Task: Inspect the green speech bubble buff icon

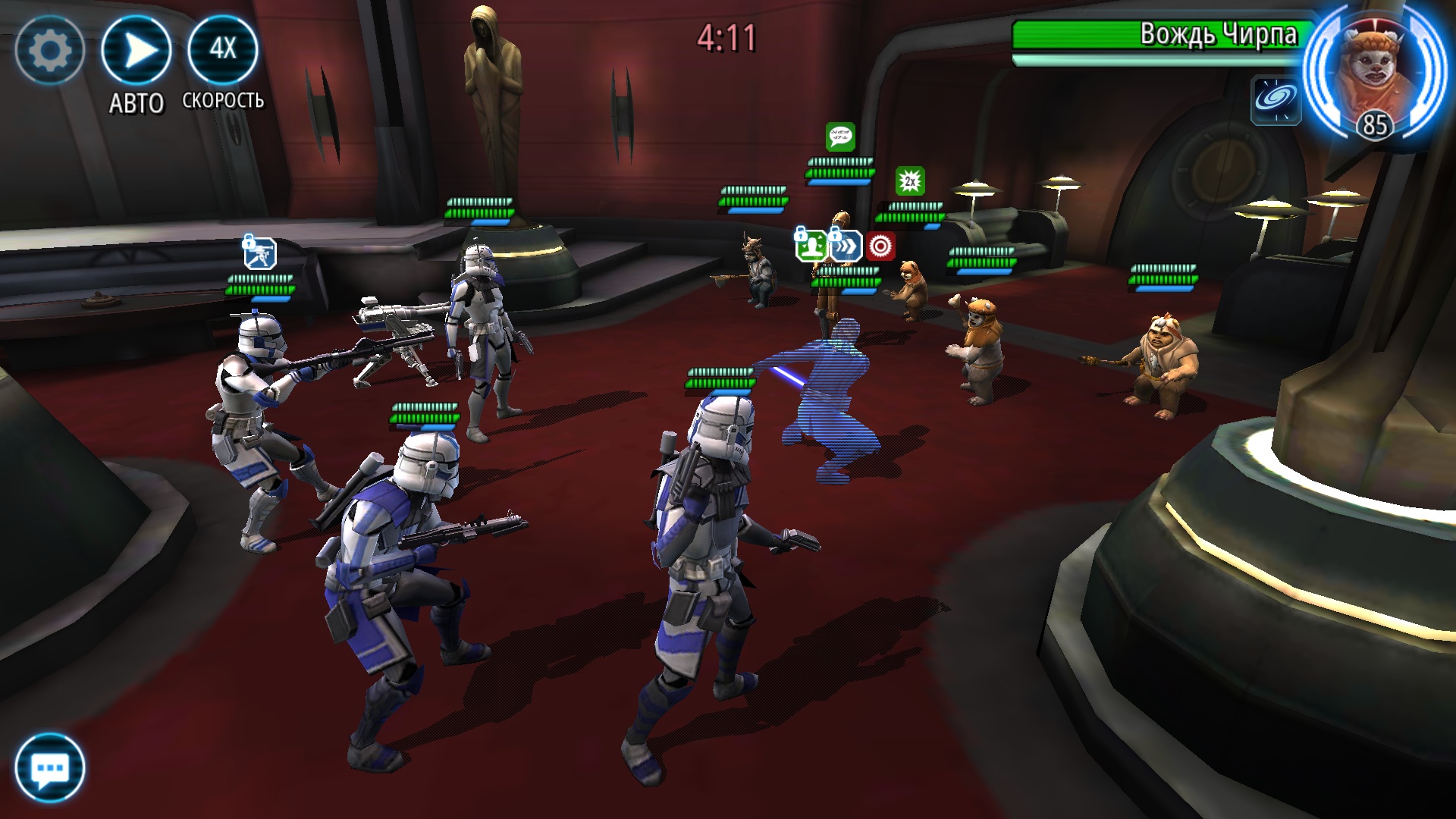Action: (x=840, y=137)
